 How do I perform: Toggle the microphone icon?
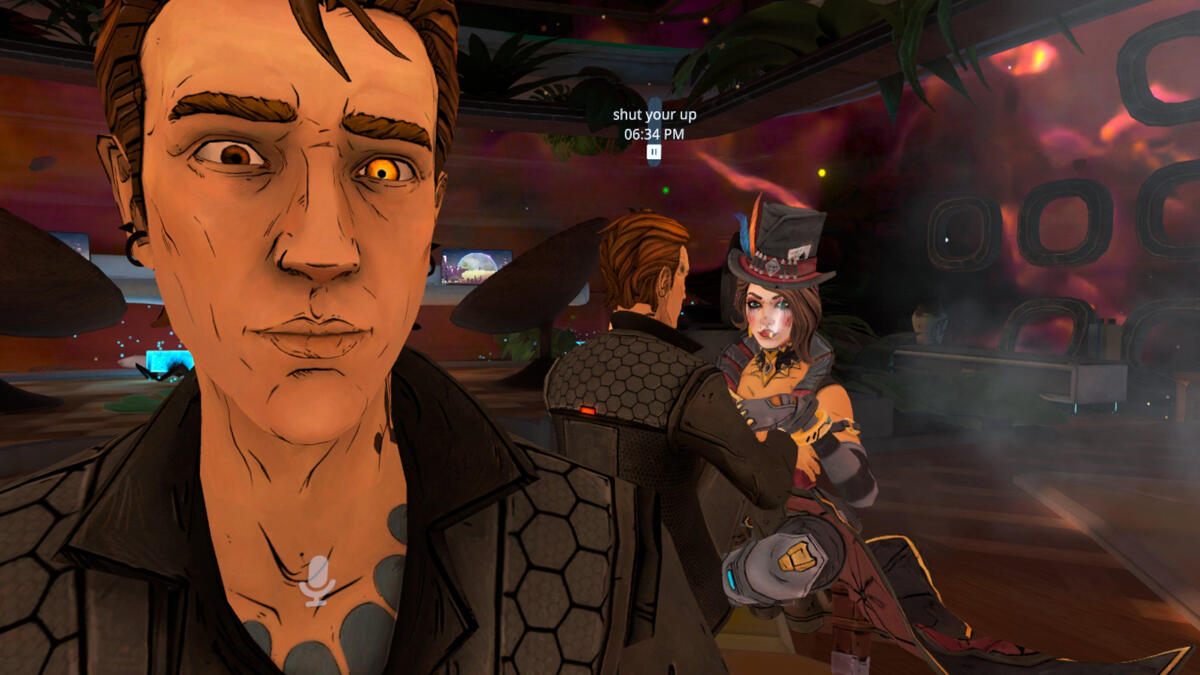coord(318,580)
